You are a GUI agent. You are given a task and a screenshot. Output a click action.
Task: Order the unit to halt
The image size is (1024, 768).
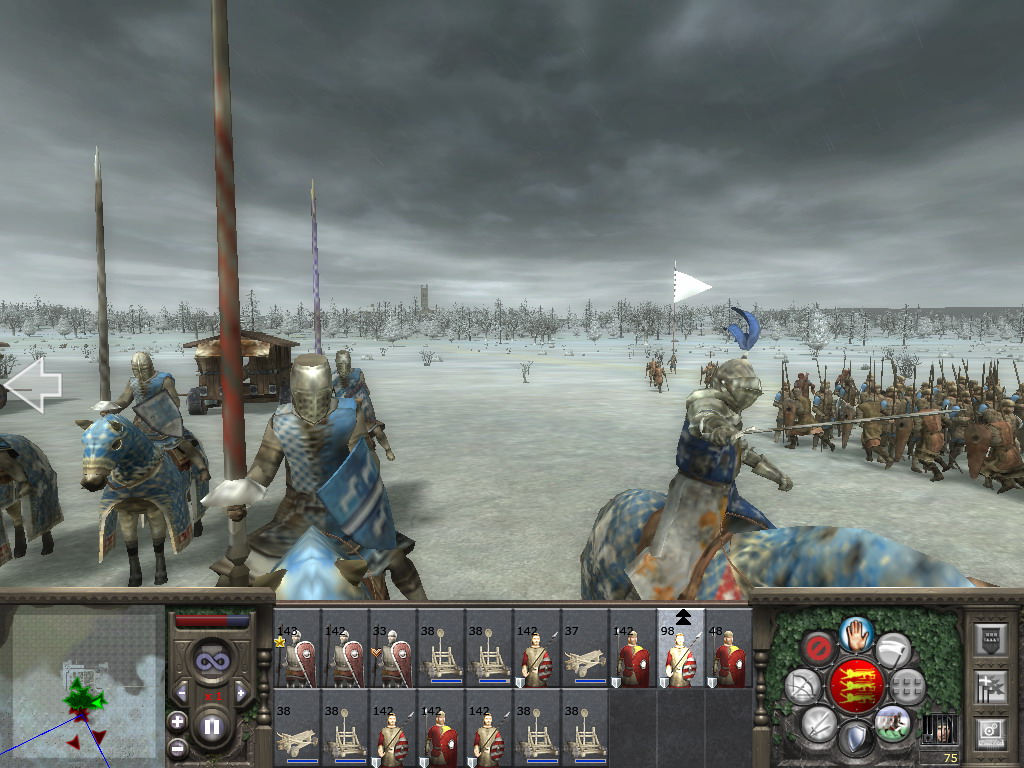click(857, 633)
